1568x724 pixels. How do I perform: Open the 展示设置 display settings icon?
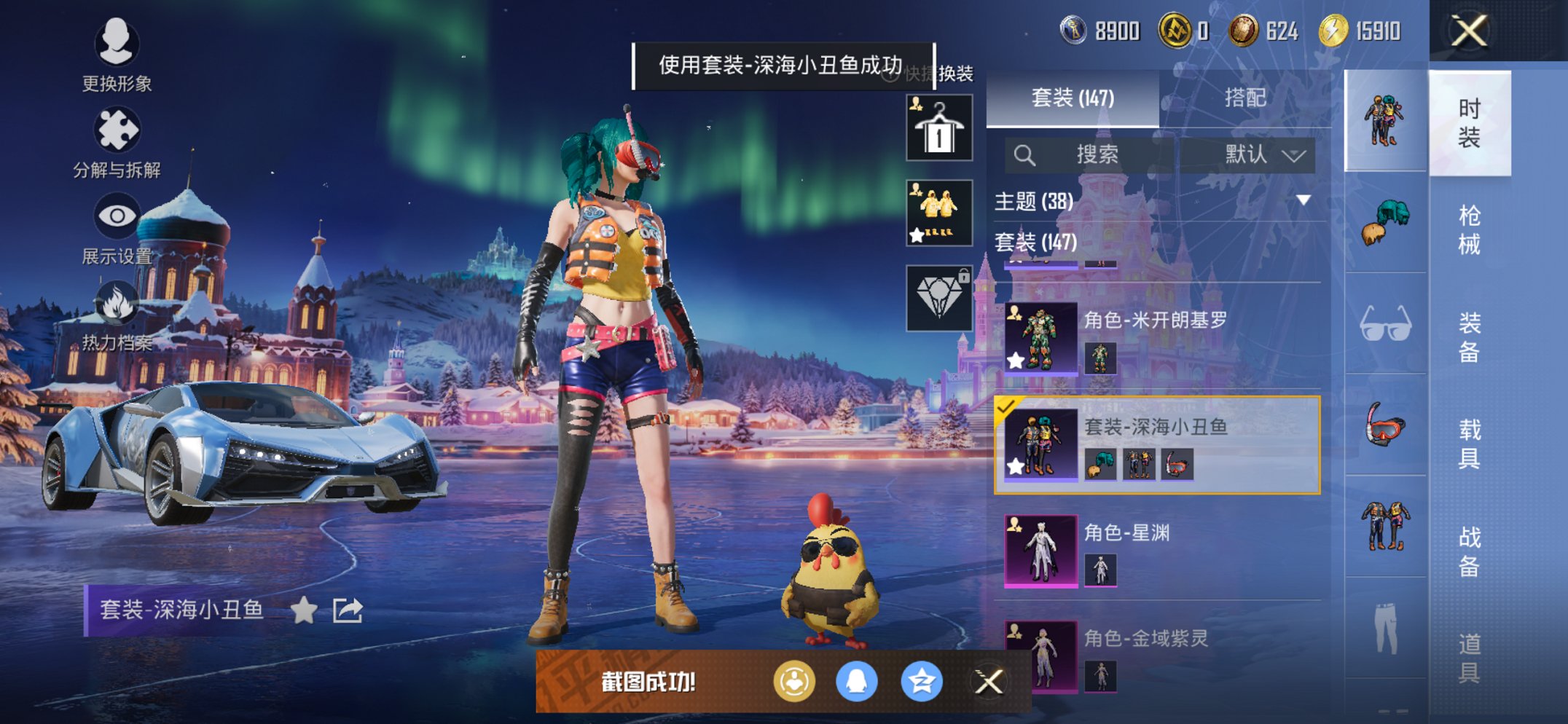pos(117,216)
